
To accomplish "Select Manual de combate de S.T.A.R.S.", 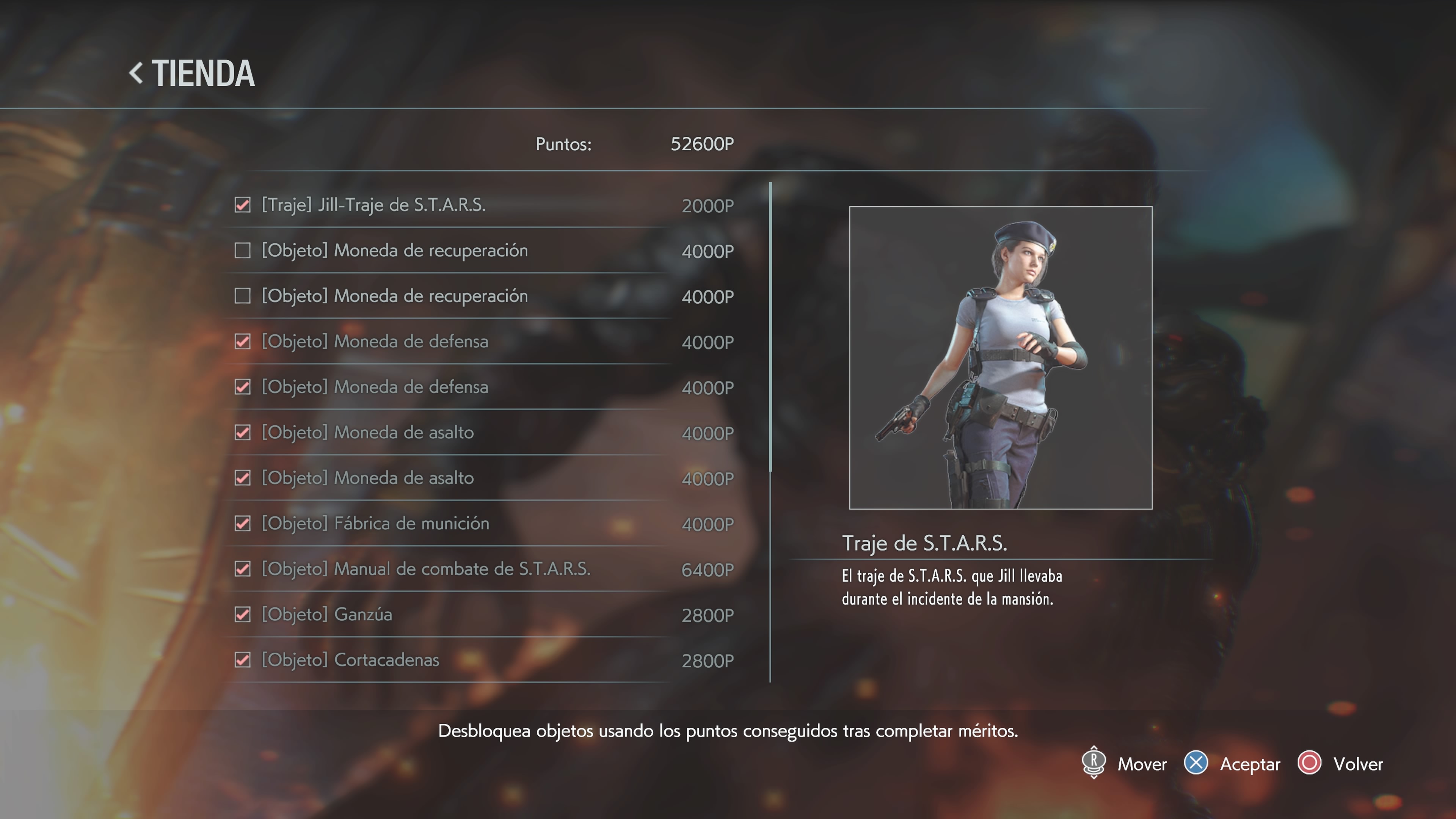I will click(x=425, y=569).
